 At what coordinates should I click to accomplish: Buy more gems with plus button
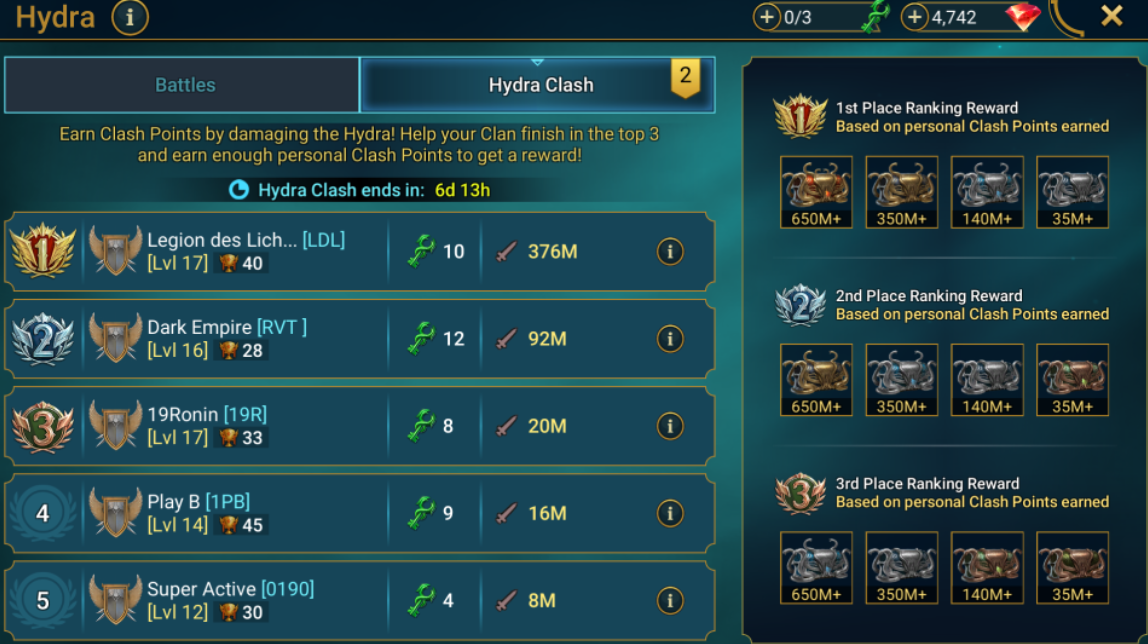pos(915,17)
